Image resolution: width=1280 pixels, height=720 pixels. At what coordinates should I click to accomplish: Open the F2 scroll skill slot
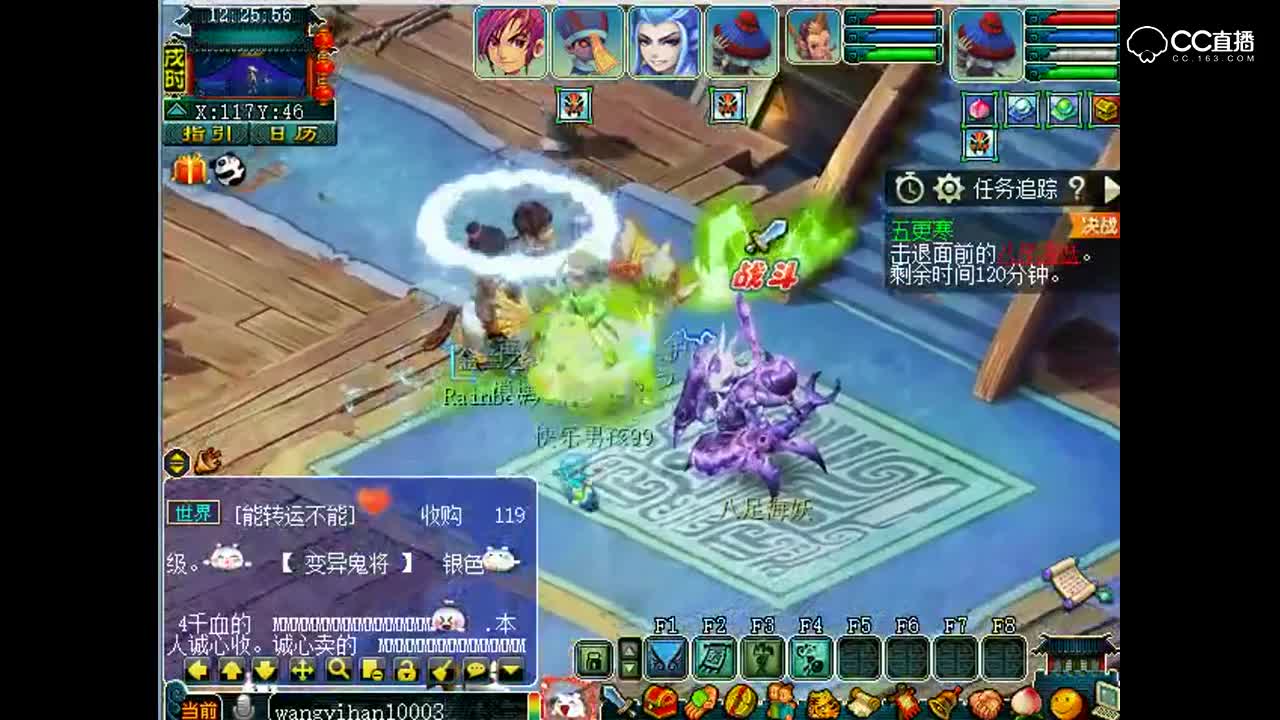[x=713, y=658]
